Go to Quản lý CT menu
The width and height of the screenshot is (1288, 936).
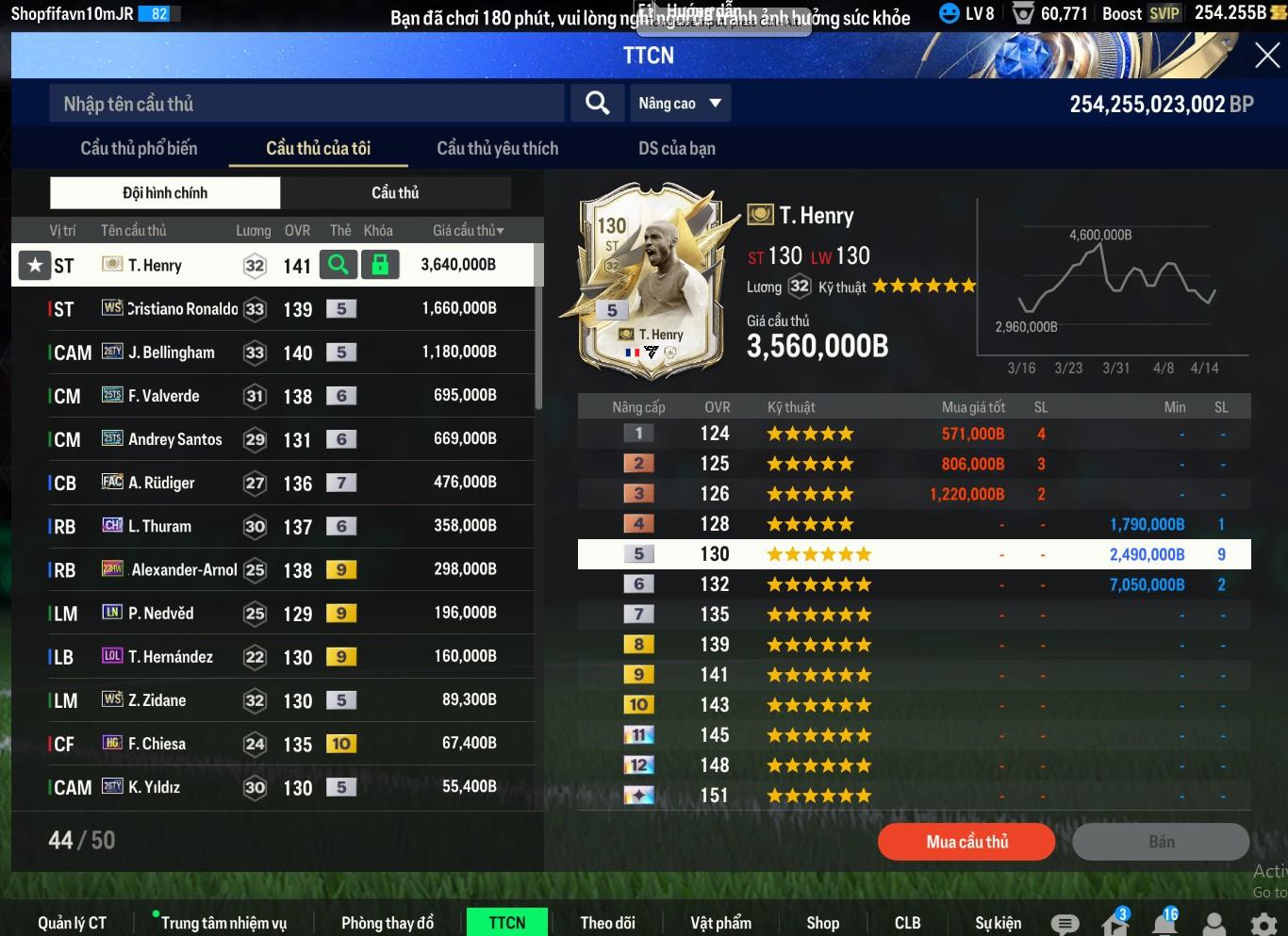72,923
